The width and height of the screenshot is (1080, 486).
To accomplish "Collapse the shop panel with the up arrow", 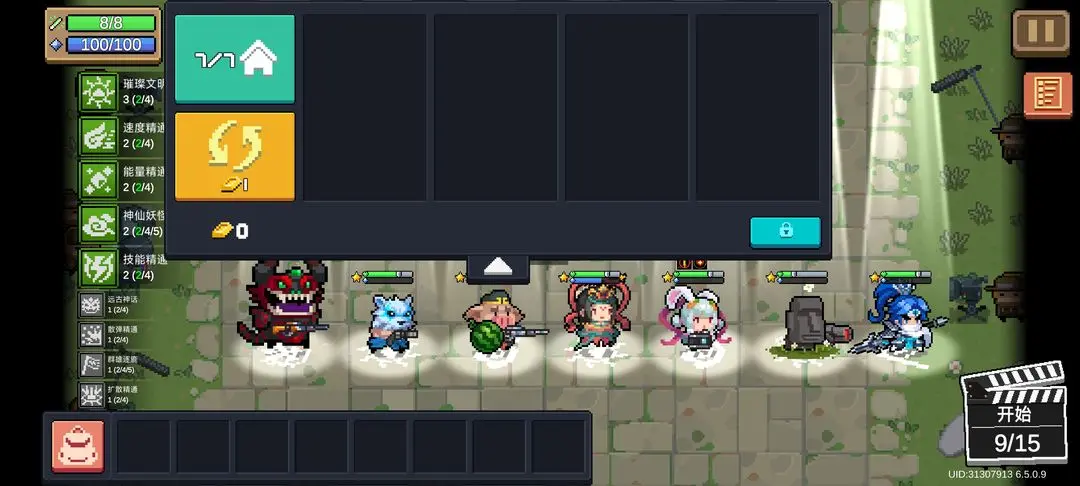I will (x=498, y=267).
